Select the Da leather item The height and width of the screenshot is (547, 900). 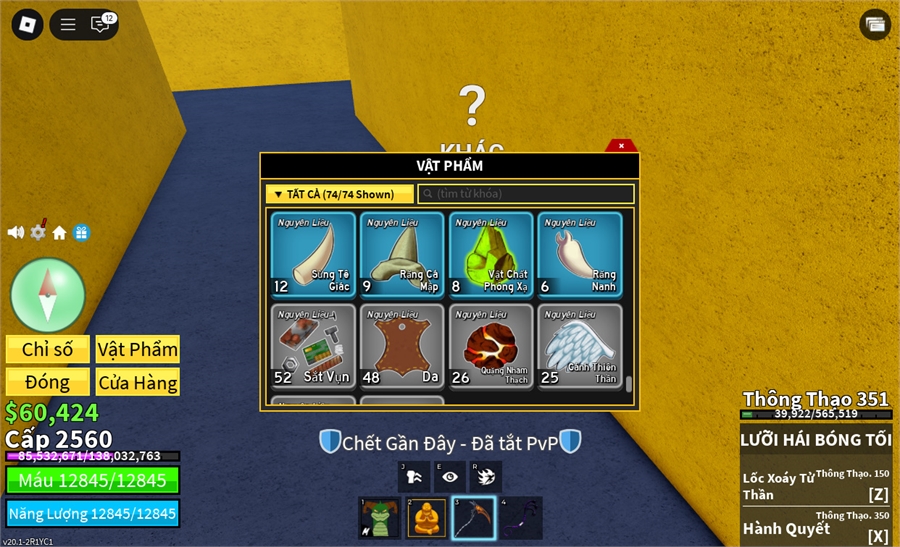pyautogui.click(x=400, y=346)
